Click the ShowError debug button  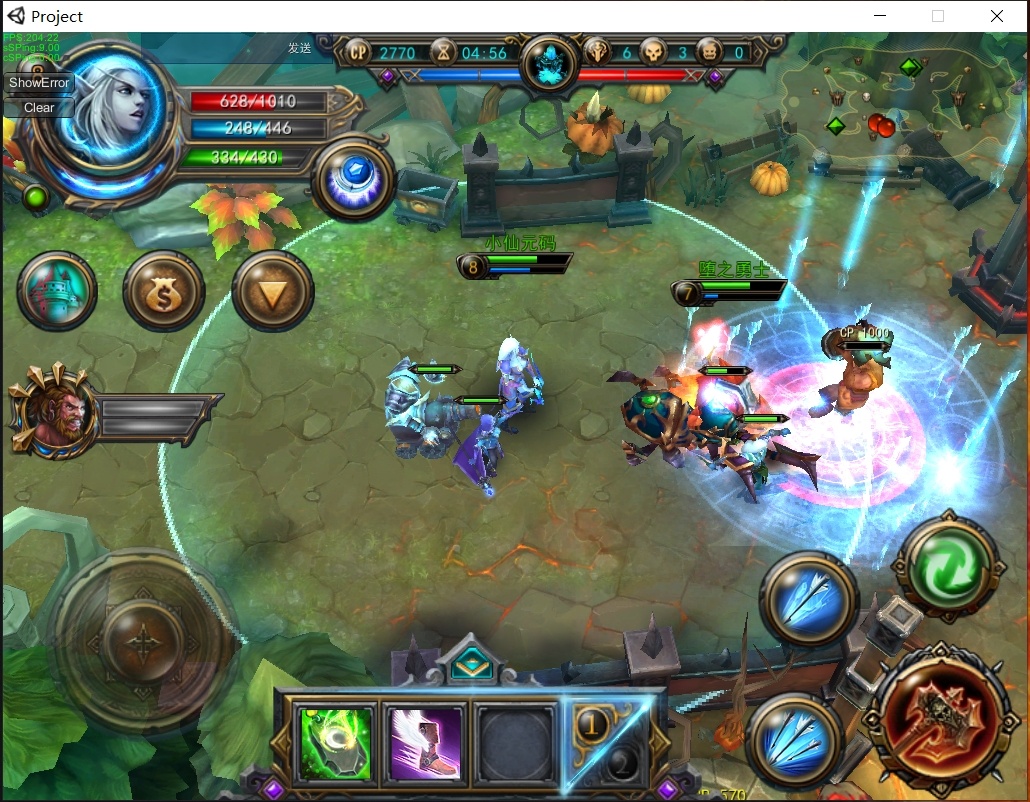pyautogui.click(x=40, y=83)
